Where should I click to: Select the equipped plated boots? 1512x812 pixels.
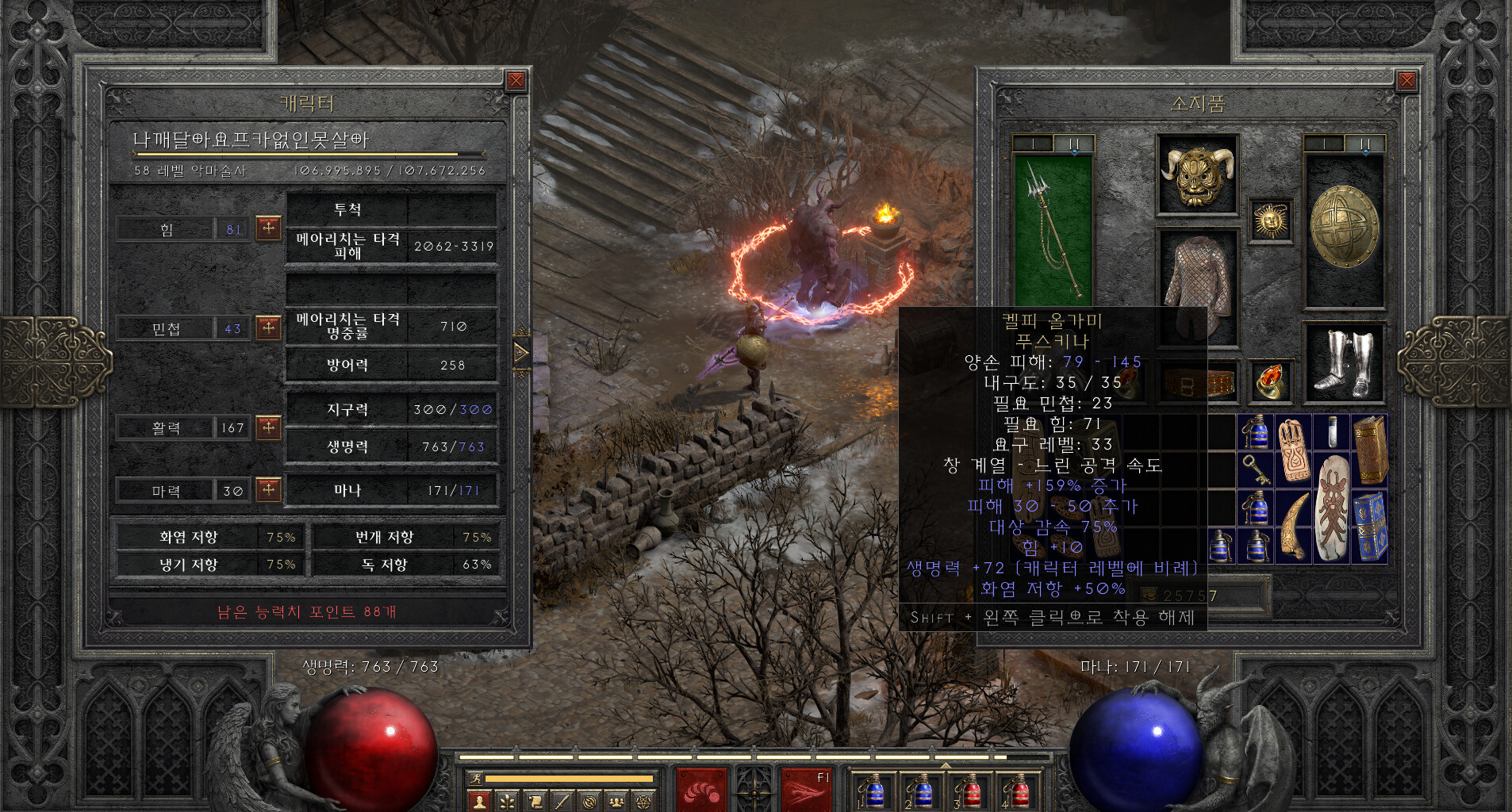point(1344,363)
